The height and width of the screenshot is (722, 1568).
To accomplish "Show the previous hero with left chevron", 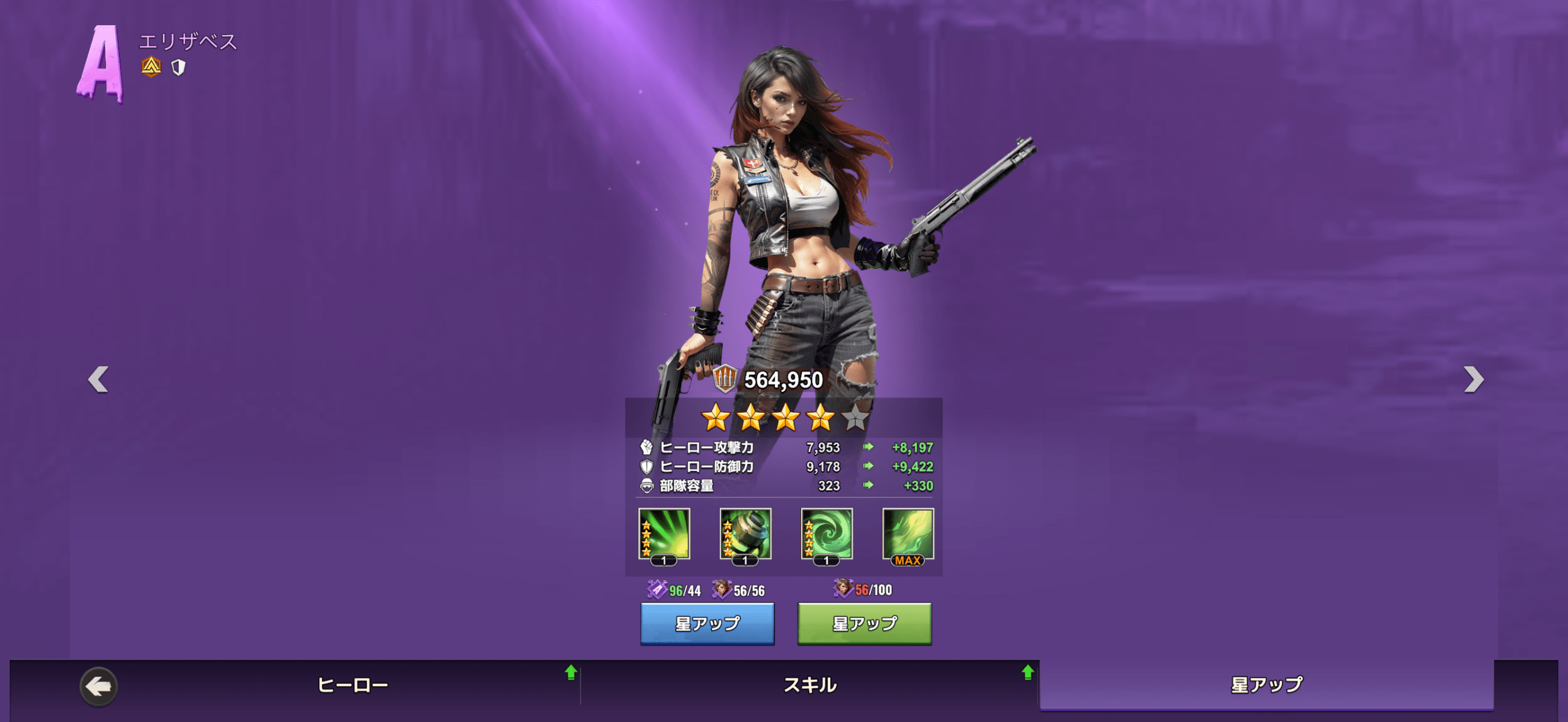I will 98,379.
